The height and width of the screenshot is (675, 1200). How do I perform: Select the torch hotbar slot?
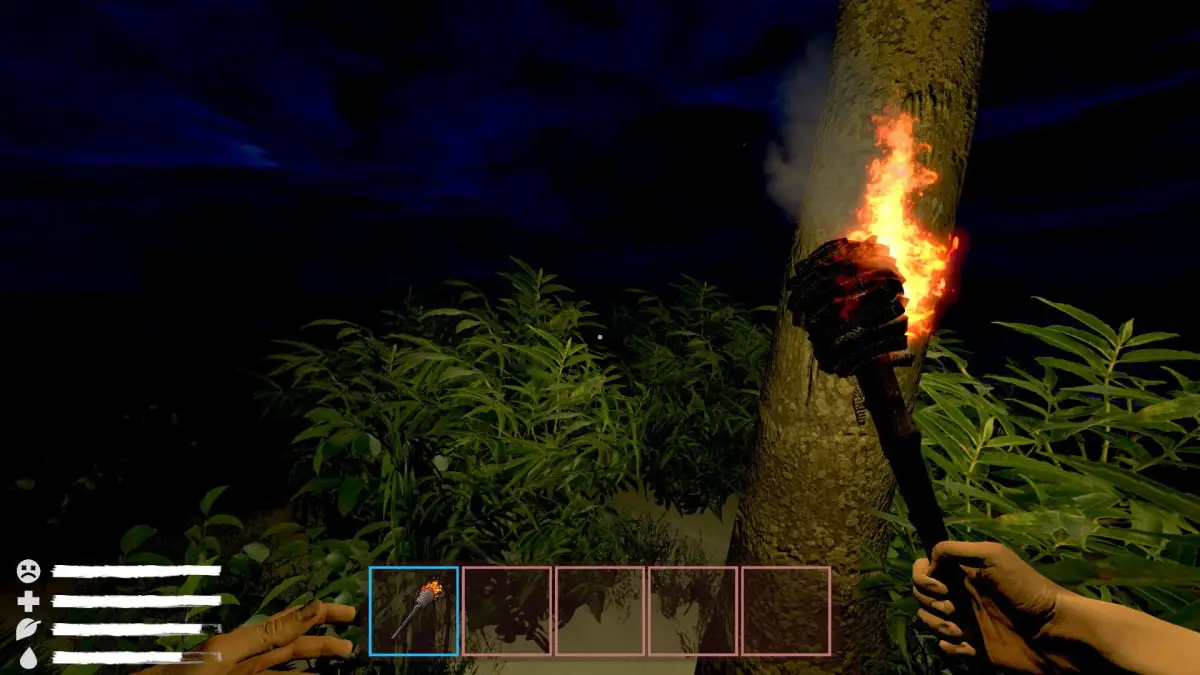click(x=414, y=611)
